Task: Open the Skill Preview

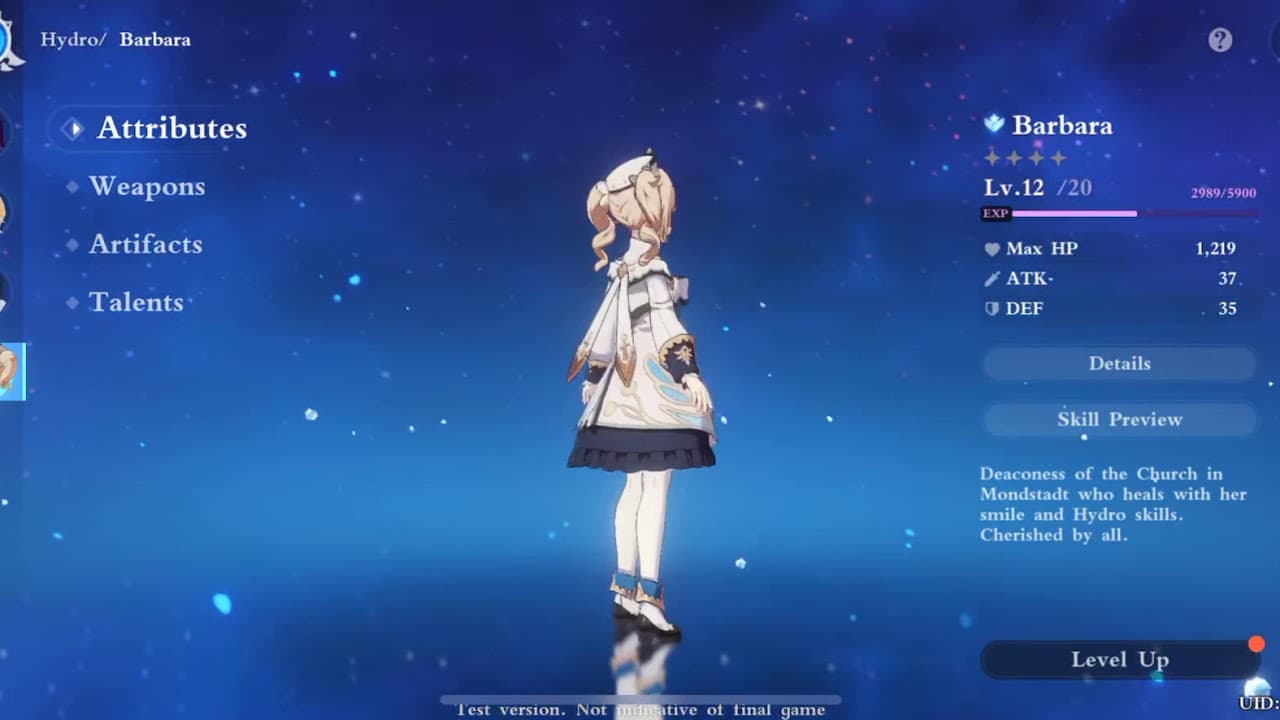Action: click(x=1118, y=419)
